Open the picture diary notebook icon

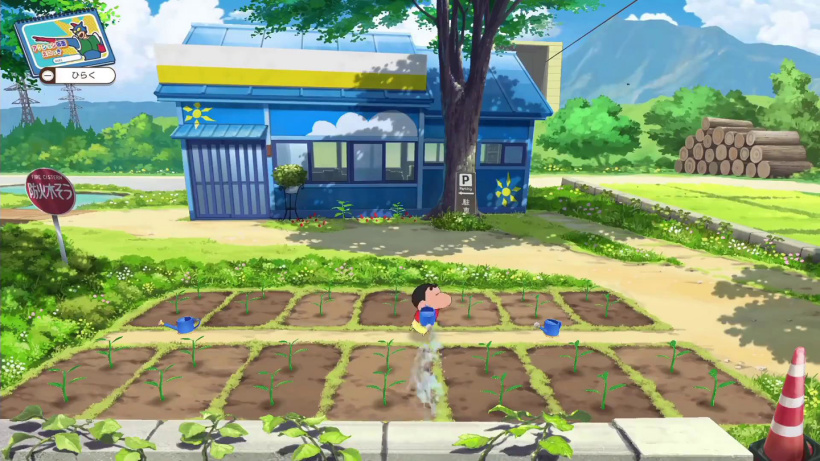click(x=64, y=40)
